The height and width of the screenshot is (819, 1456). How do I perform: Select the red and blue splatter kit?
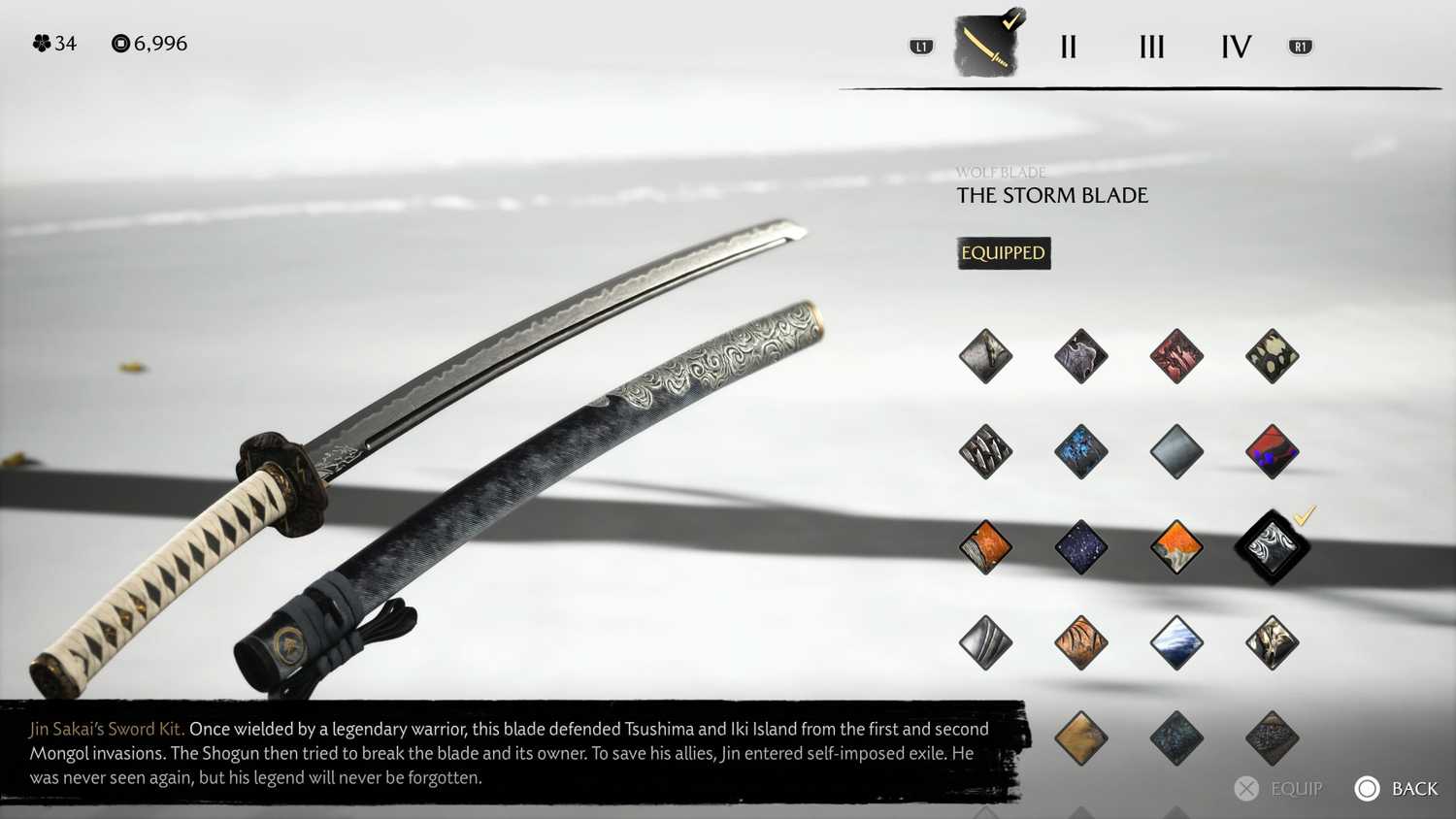(1272, 451)
